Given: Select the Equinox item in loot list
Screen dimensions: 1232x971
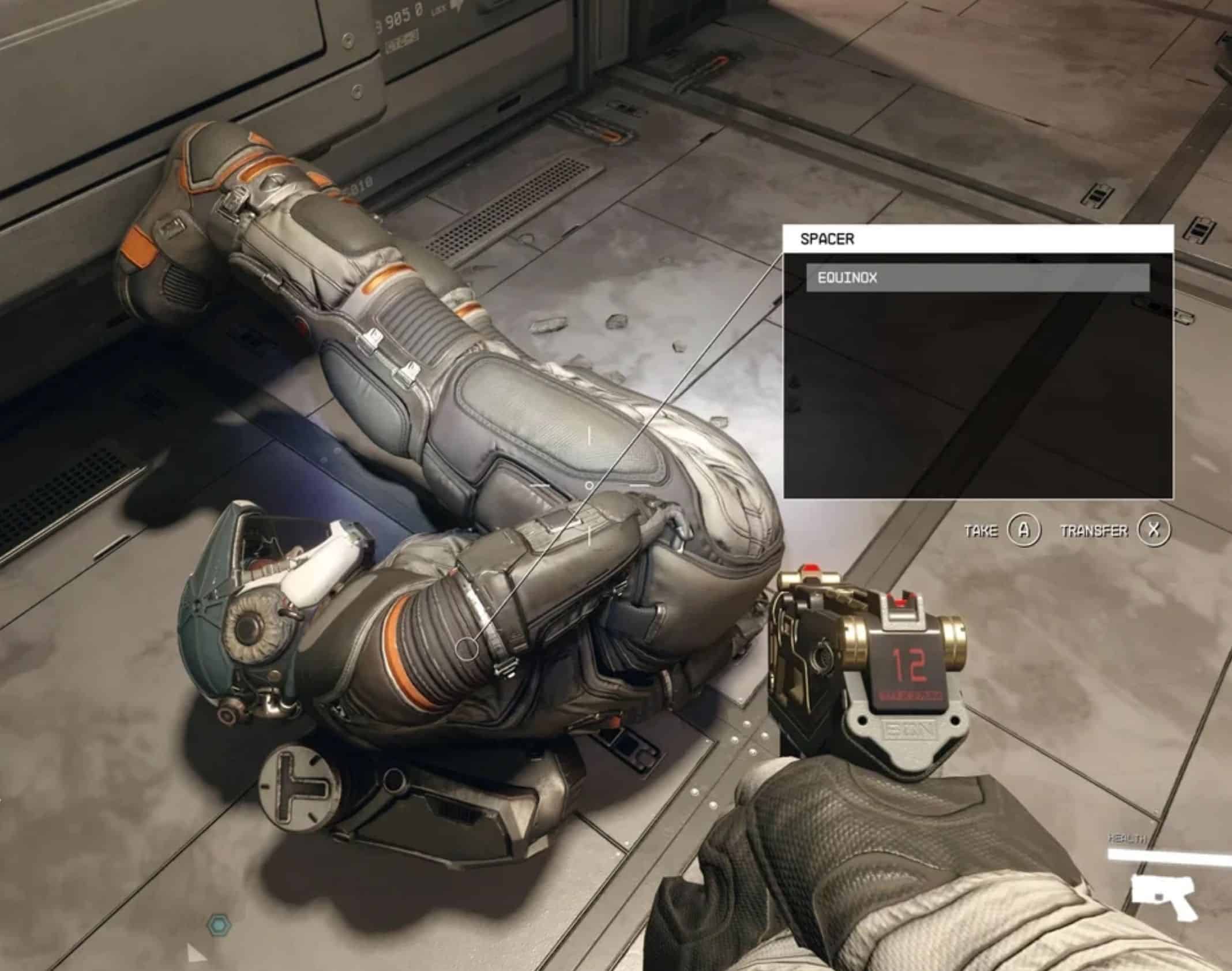Looking at the screenshot, I should (977, 278).
